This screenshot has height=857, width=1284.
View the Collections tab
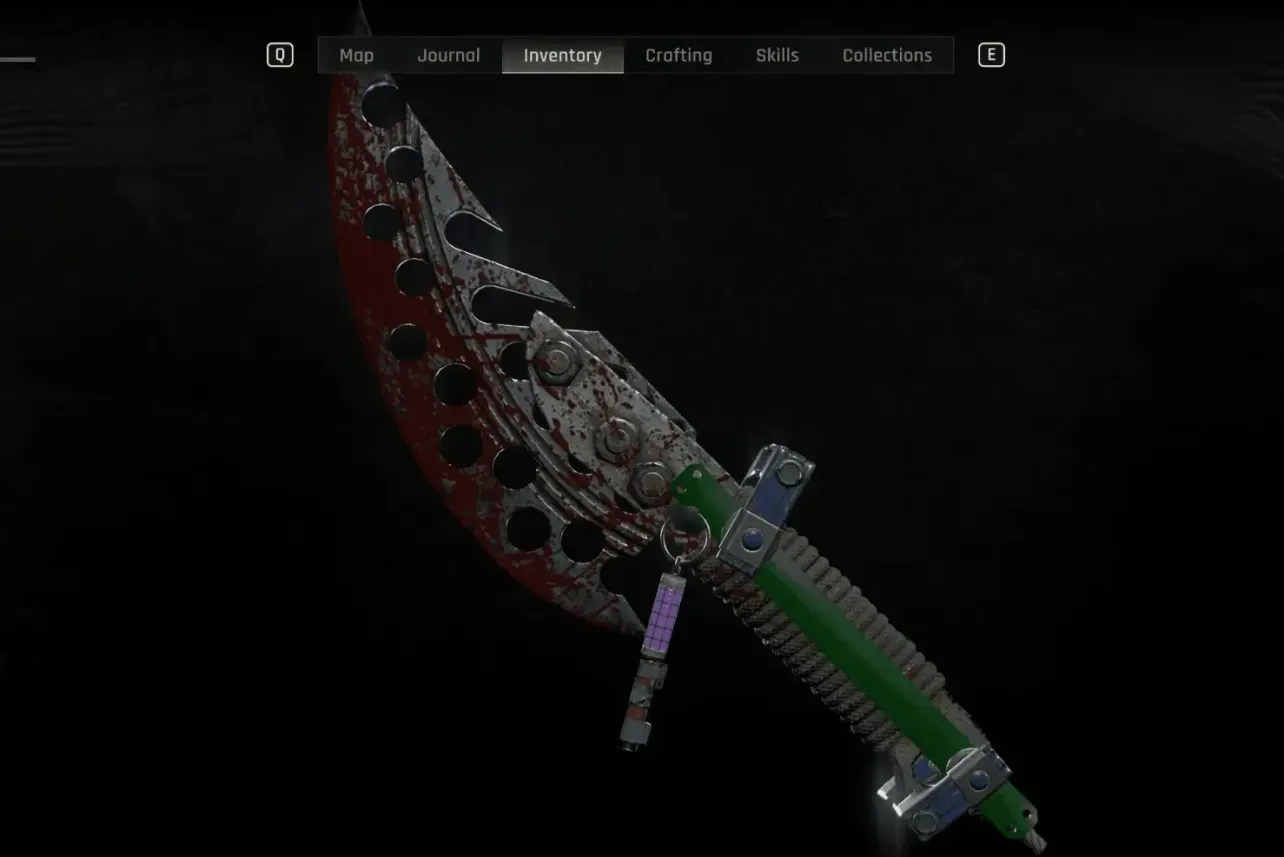pos(887,55)
